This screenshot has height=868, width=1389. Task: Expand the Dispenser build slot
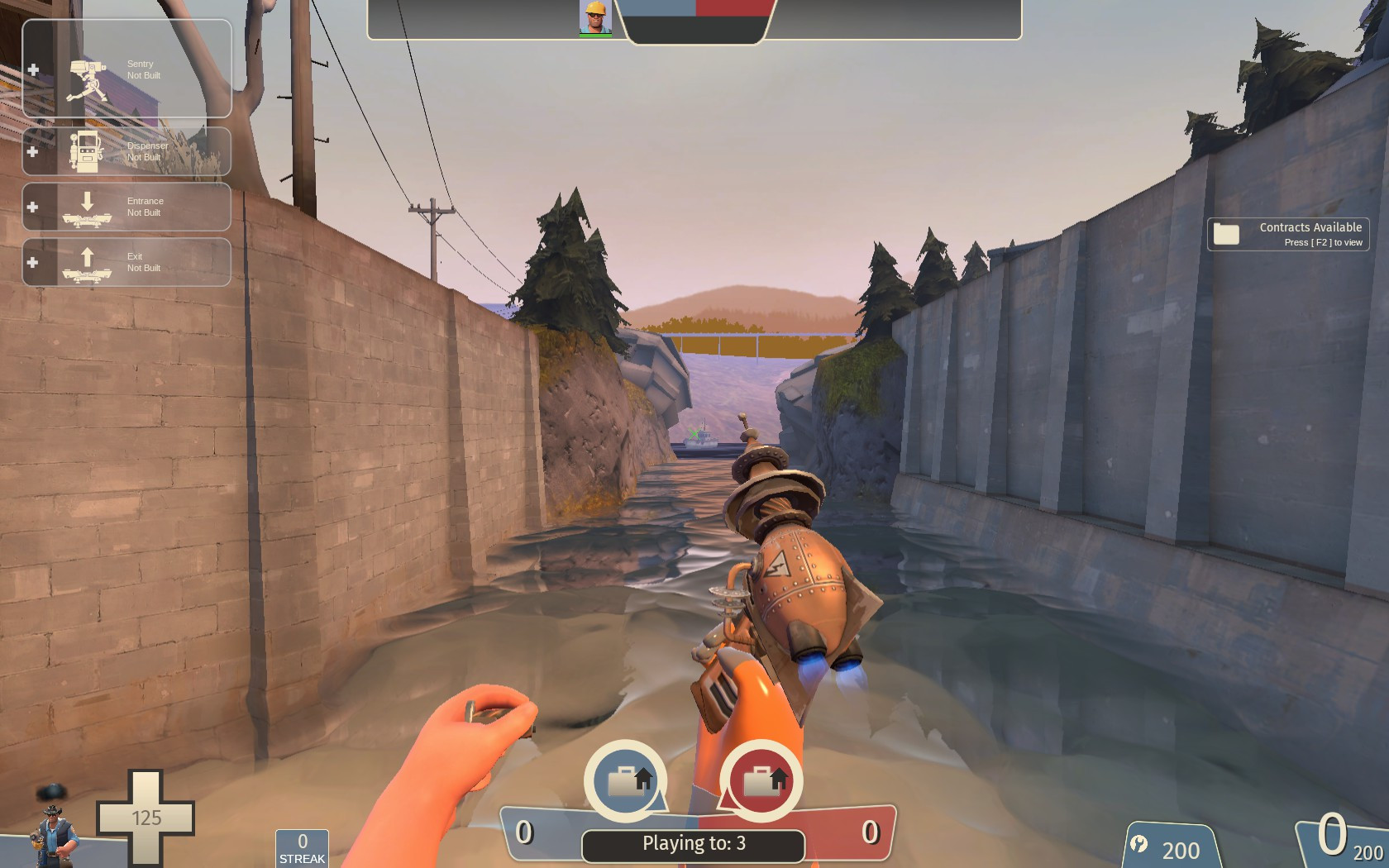32,151
